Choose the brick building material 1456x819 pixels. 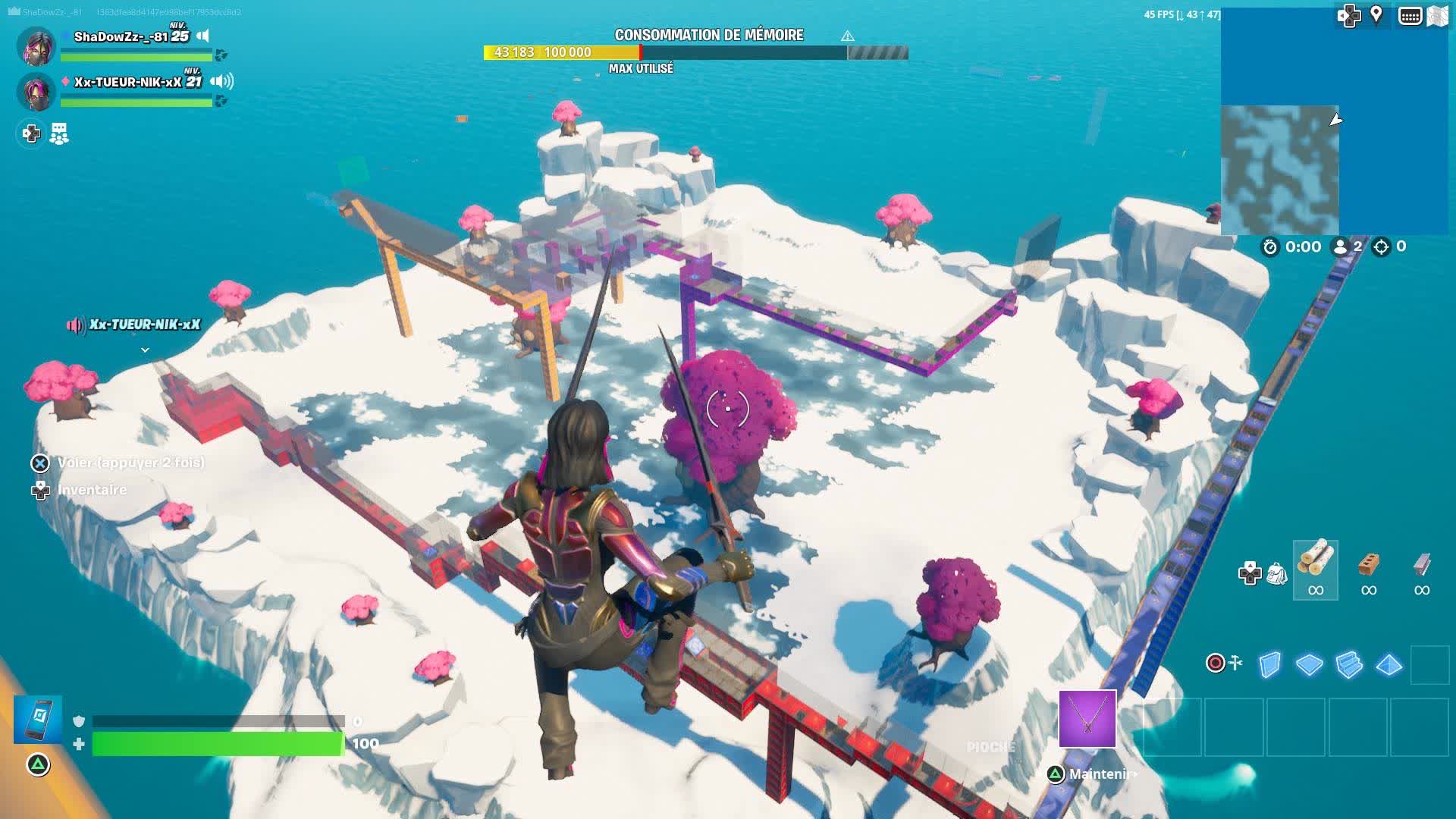1368,569
